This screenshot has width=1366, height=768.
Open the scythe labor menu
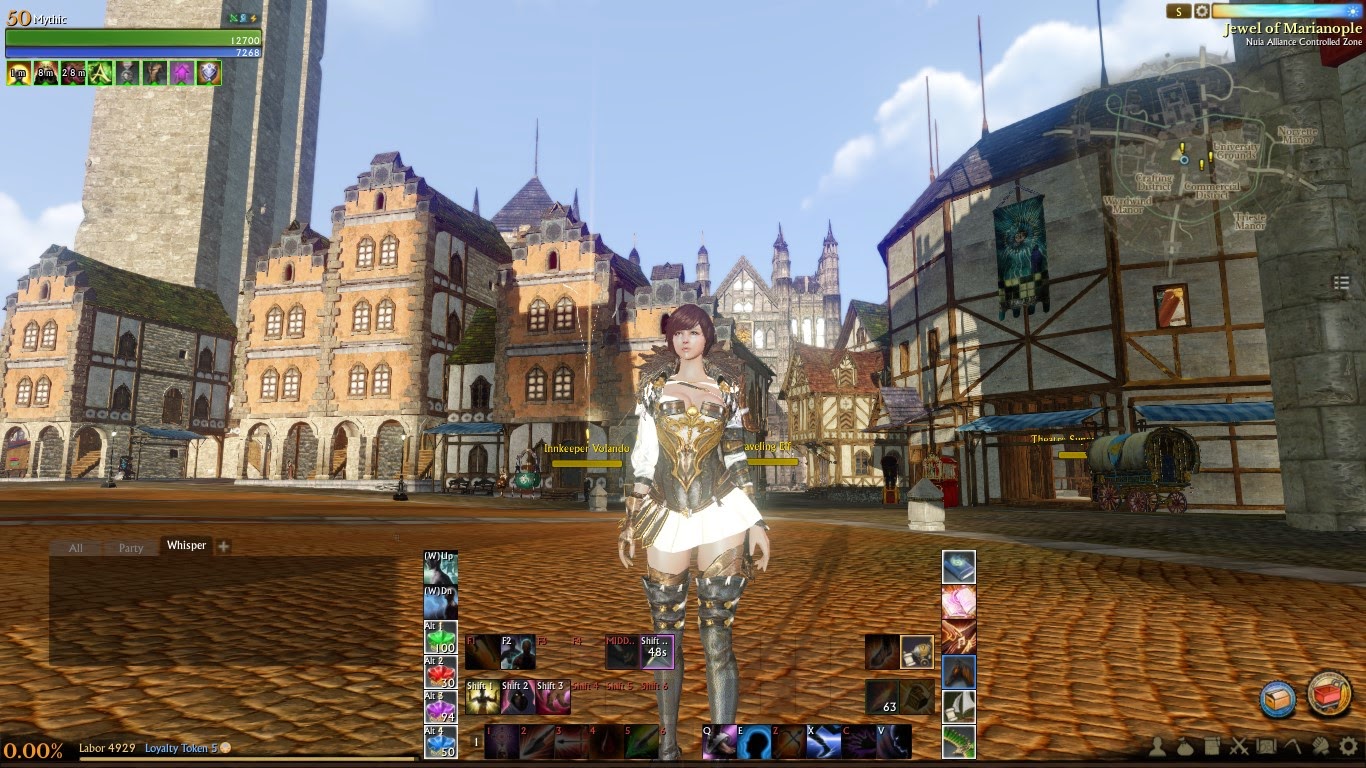point(1291,747)
